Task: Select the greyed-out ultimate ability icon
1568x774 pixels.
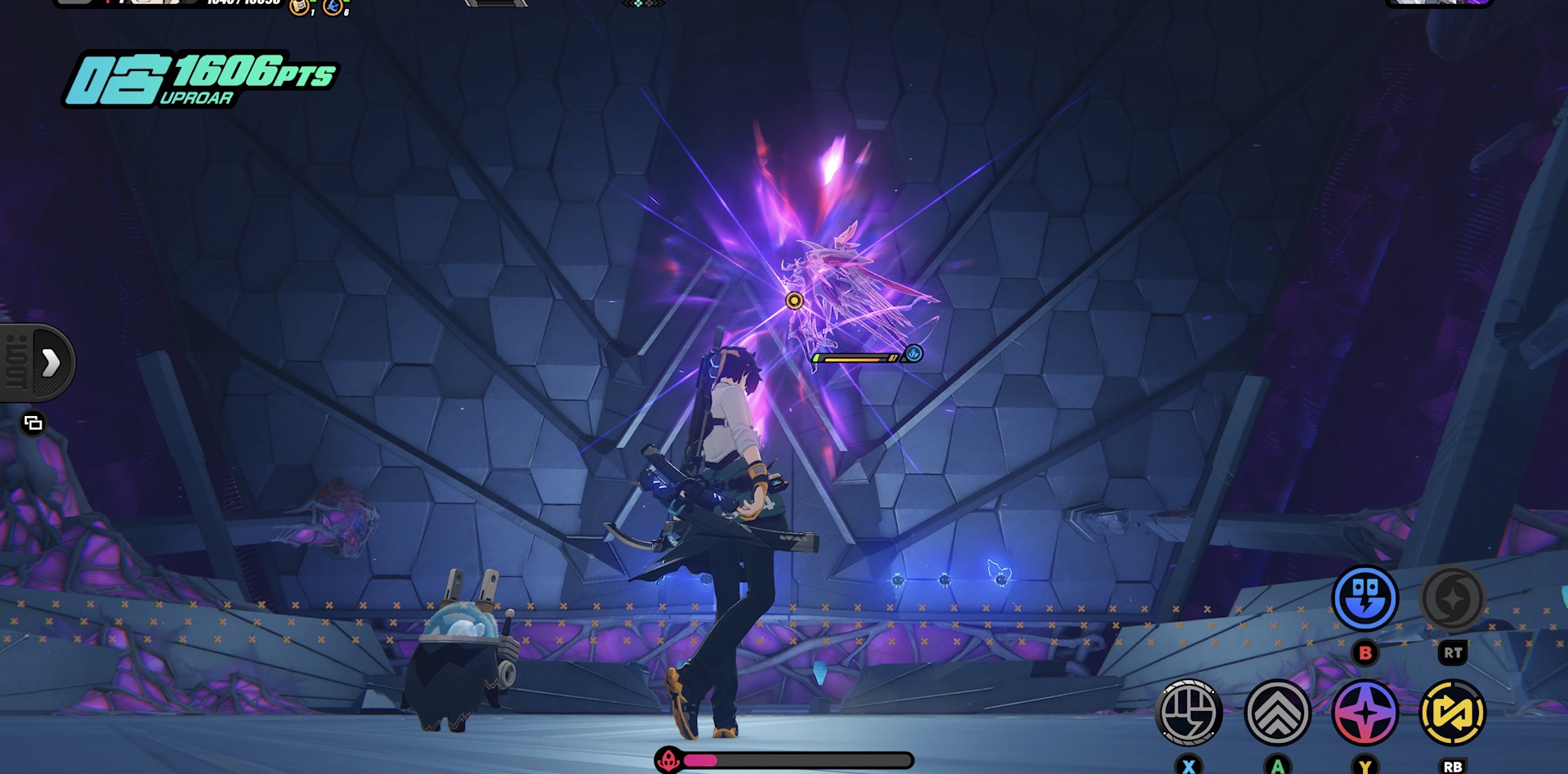Action: [1453, 598]
